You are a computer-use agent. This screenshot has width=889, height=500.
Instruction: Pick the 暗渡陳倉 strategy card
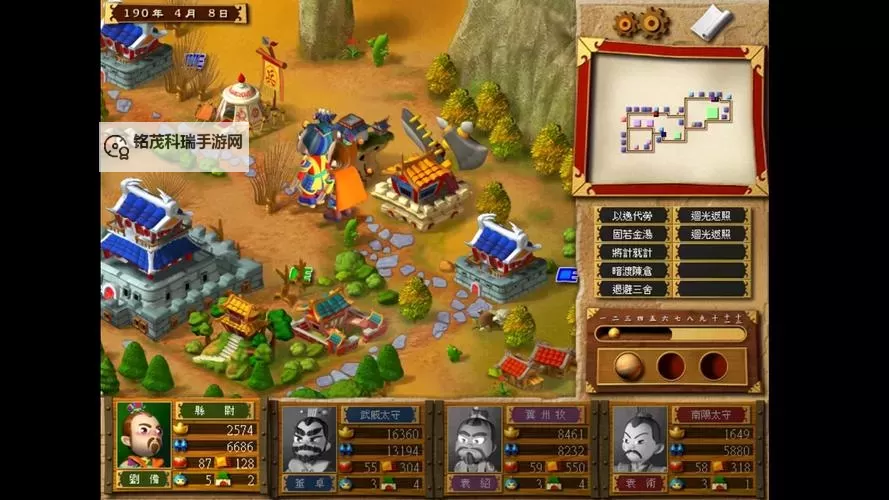[632, 270]
